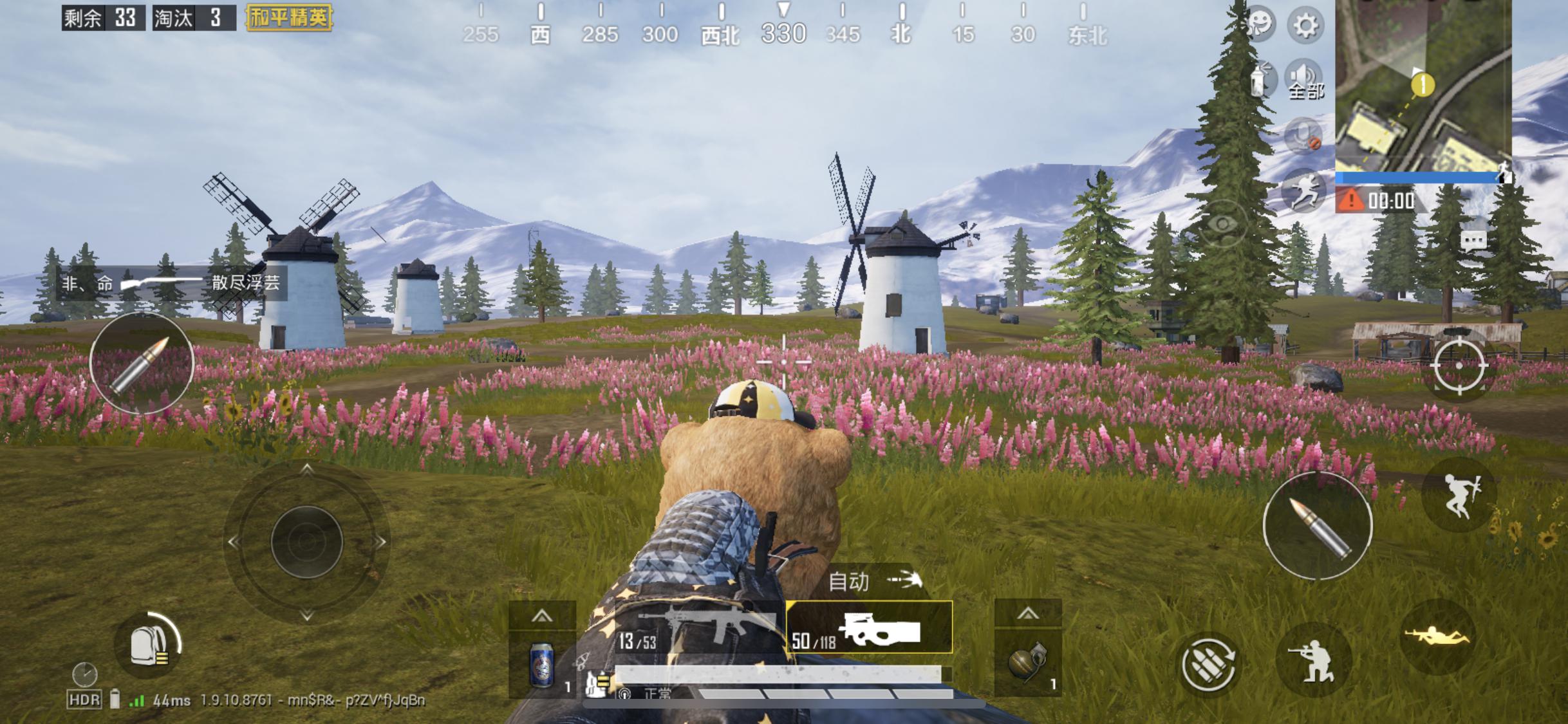Select the P90 weapon slot

(869, 628)
